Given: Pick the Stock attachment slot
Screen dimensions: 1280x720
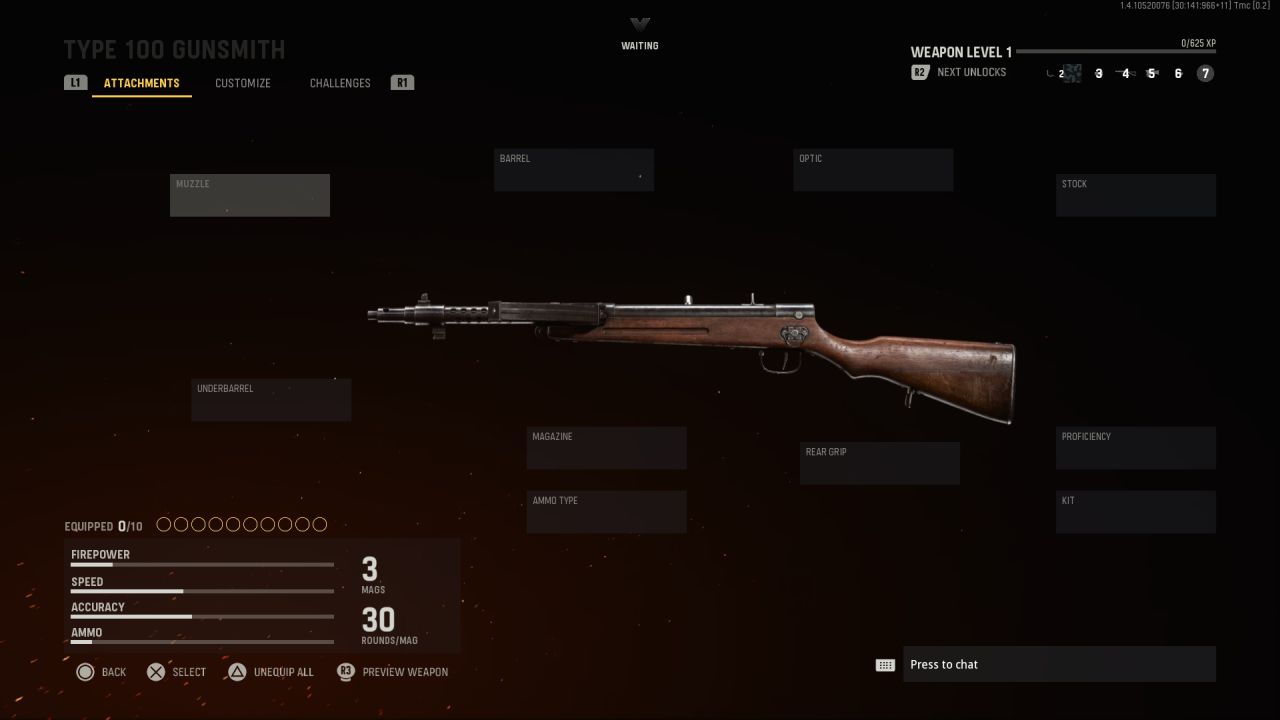Looking at the screenshot, I should coord(1136,195).
